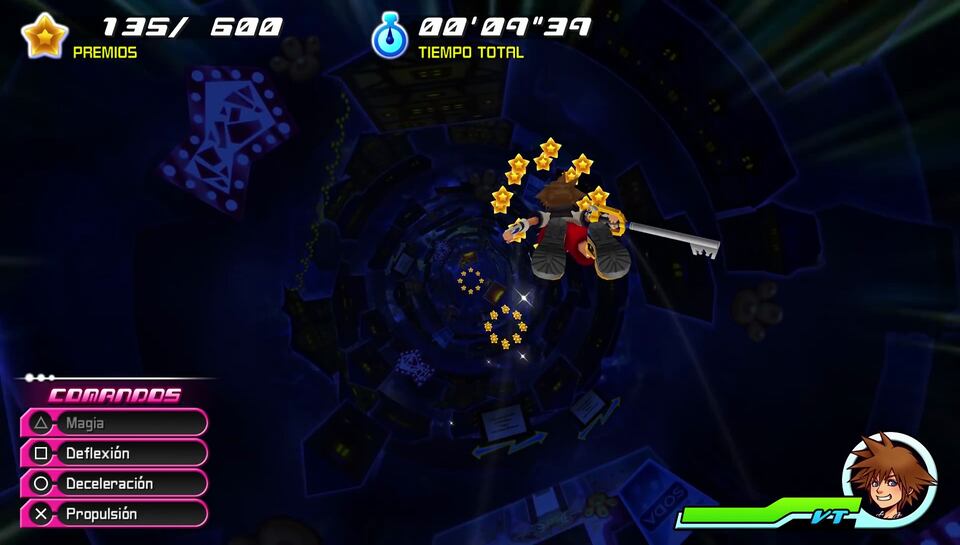Activate the Deceleración command
This screenshot has height=545, width=960.
coord(113,483)
